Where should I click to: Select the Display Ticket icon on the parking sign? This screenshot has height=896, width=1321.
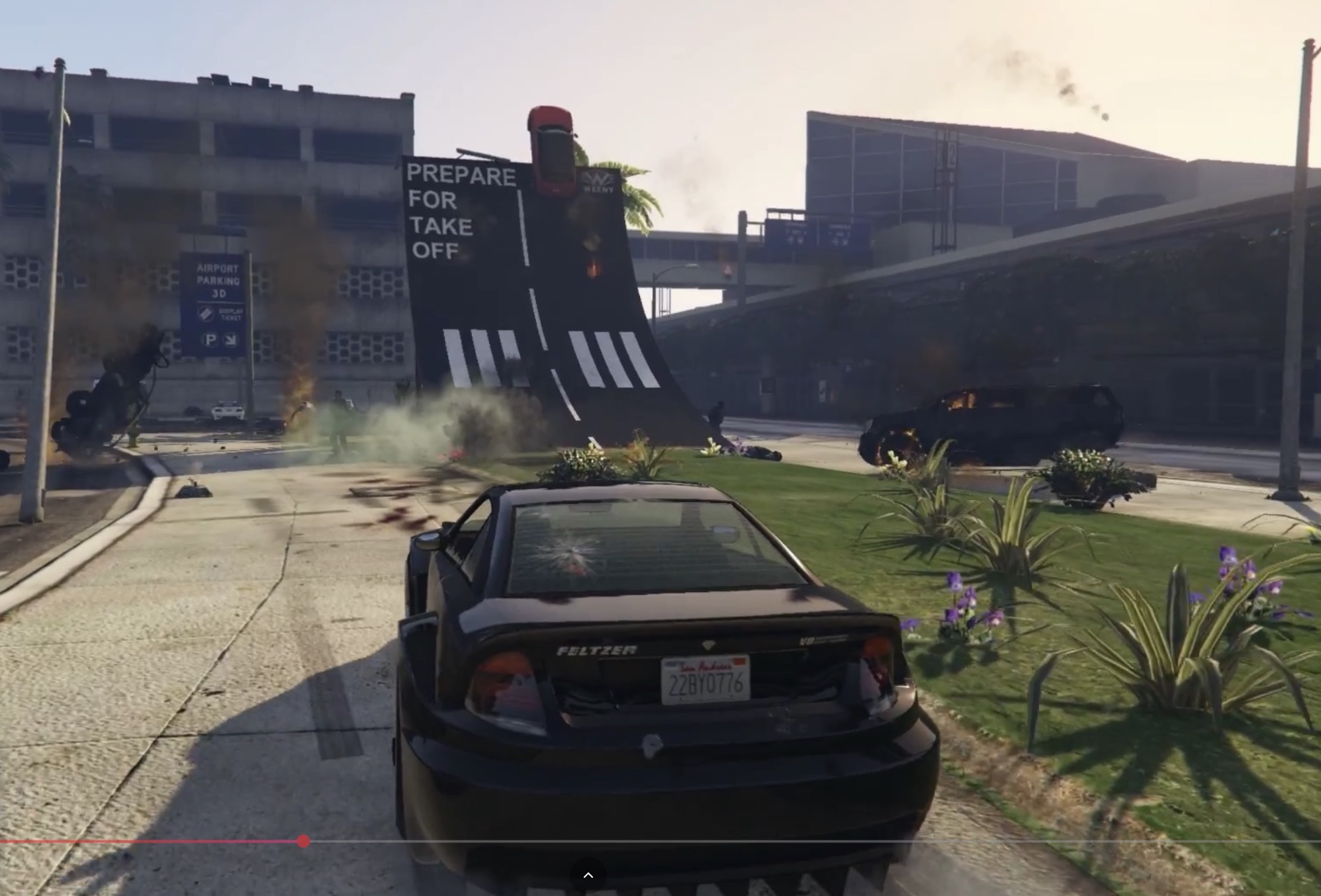point(207,313)
